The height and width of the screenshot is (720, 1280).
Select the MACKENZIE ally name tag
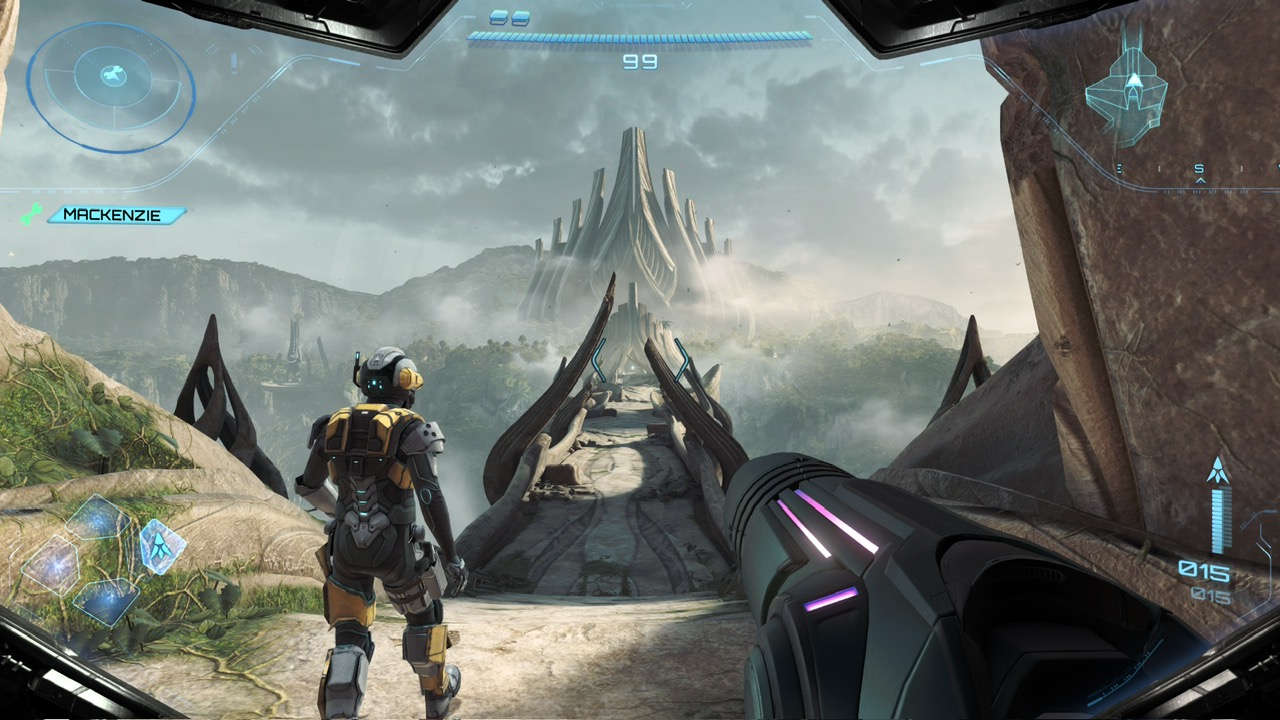(x=116, y=215)
